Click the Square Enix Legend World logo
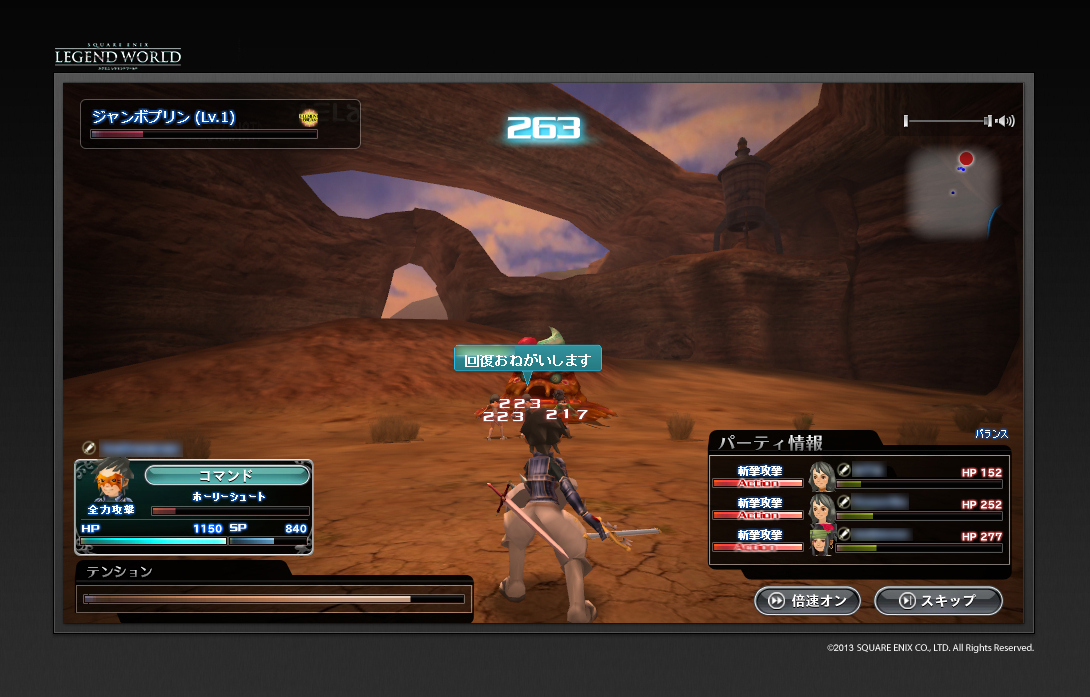Screen dimensions: 1090x697 (118, 54)
